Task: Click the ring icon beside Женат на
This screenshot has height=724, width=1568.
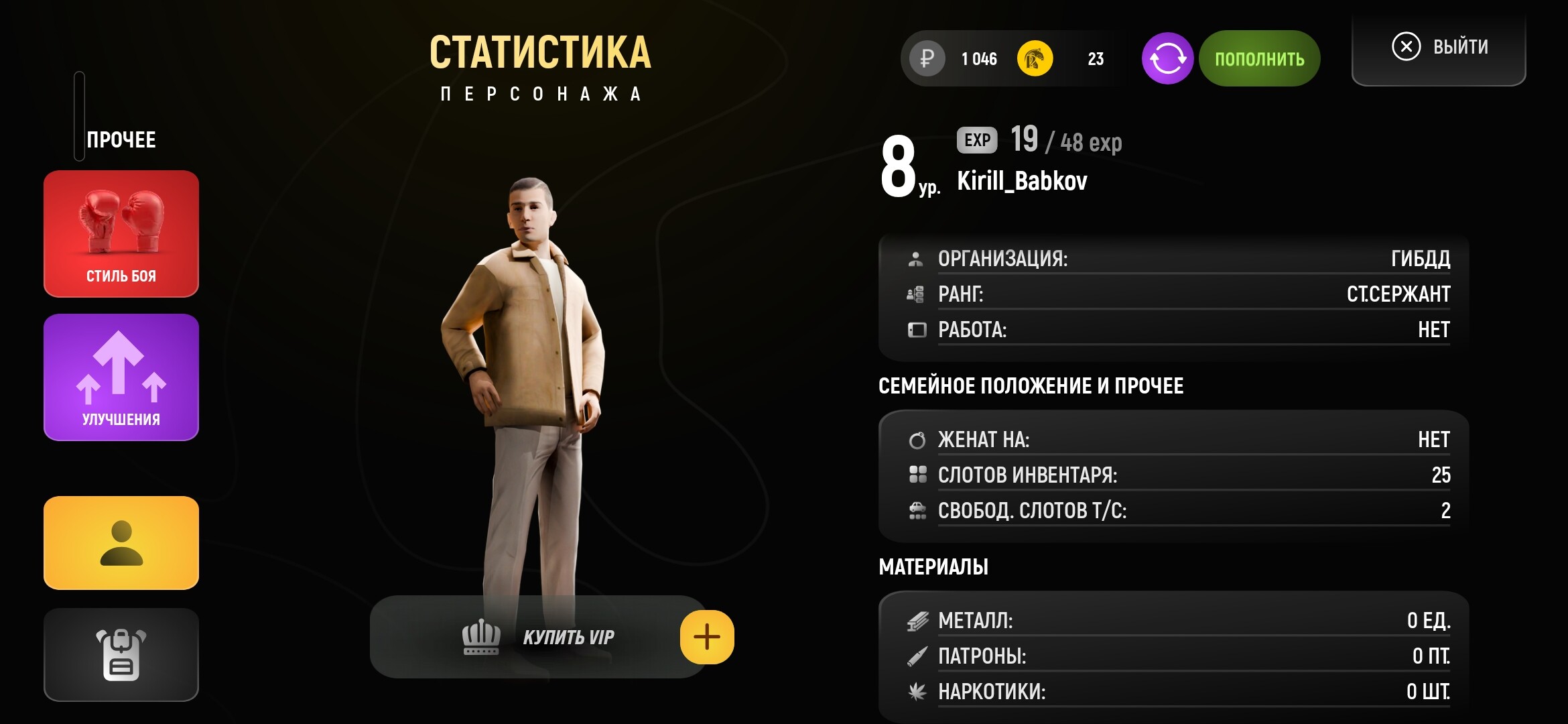Action: [917, 440]
